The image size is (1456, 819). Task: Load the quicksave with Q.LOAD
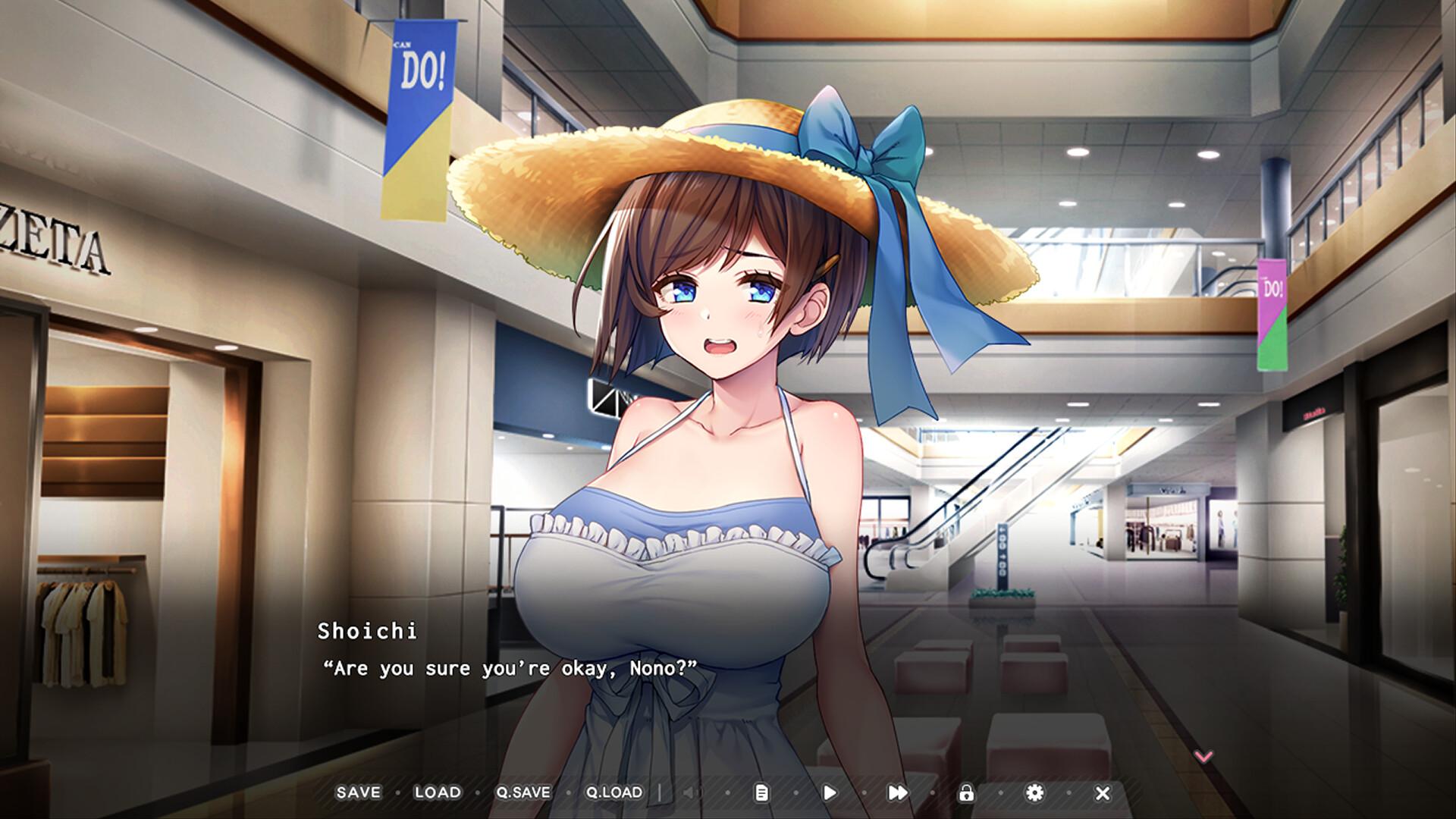[x=615, y=792]
